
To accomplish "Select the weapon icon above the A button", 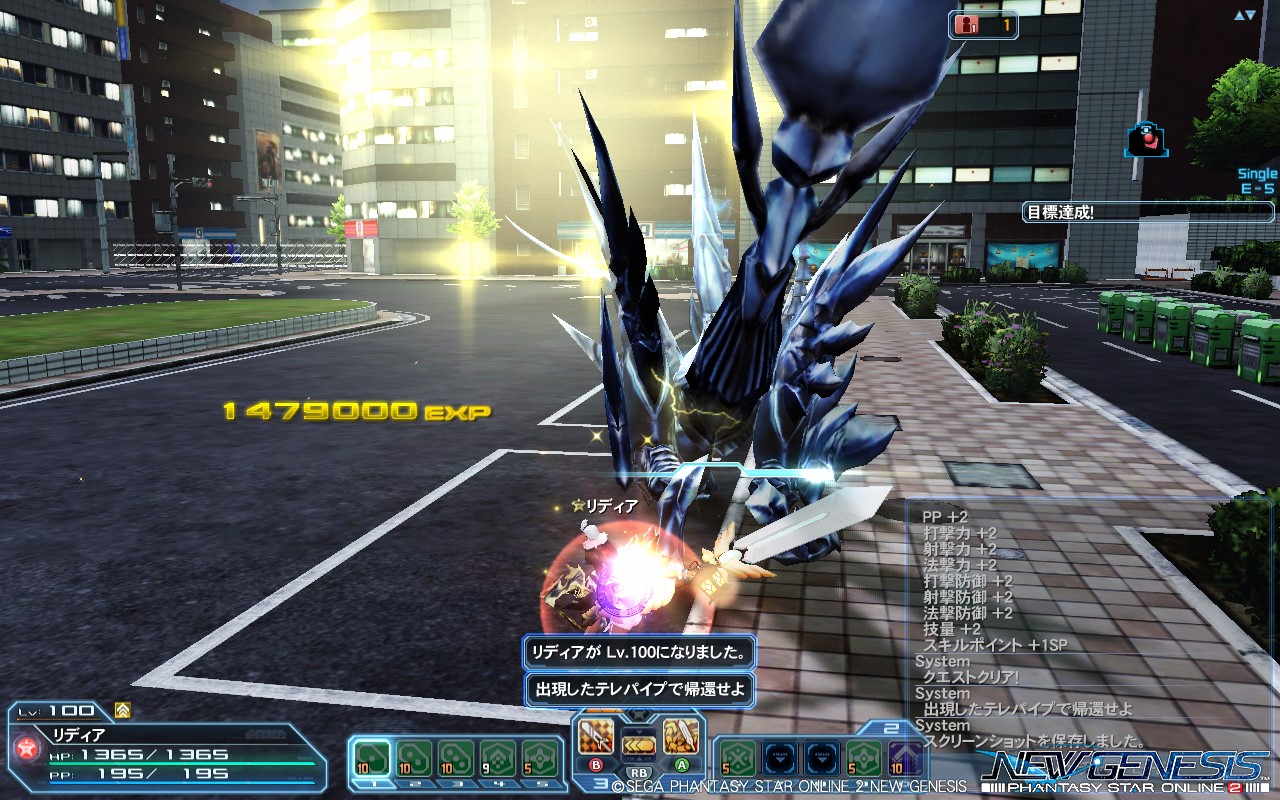I will 681,734.
